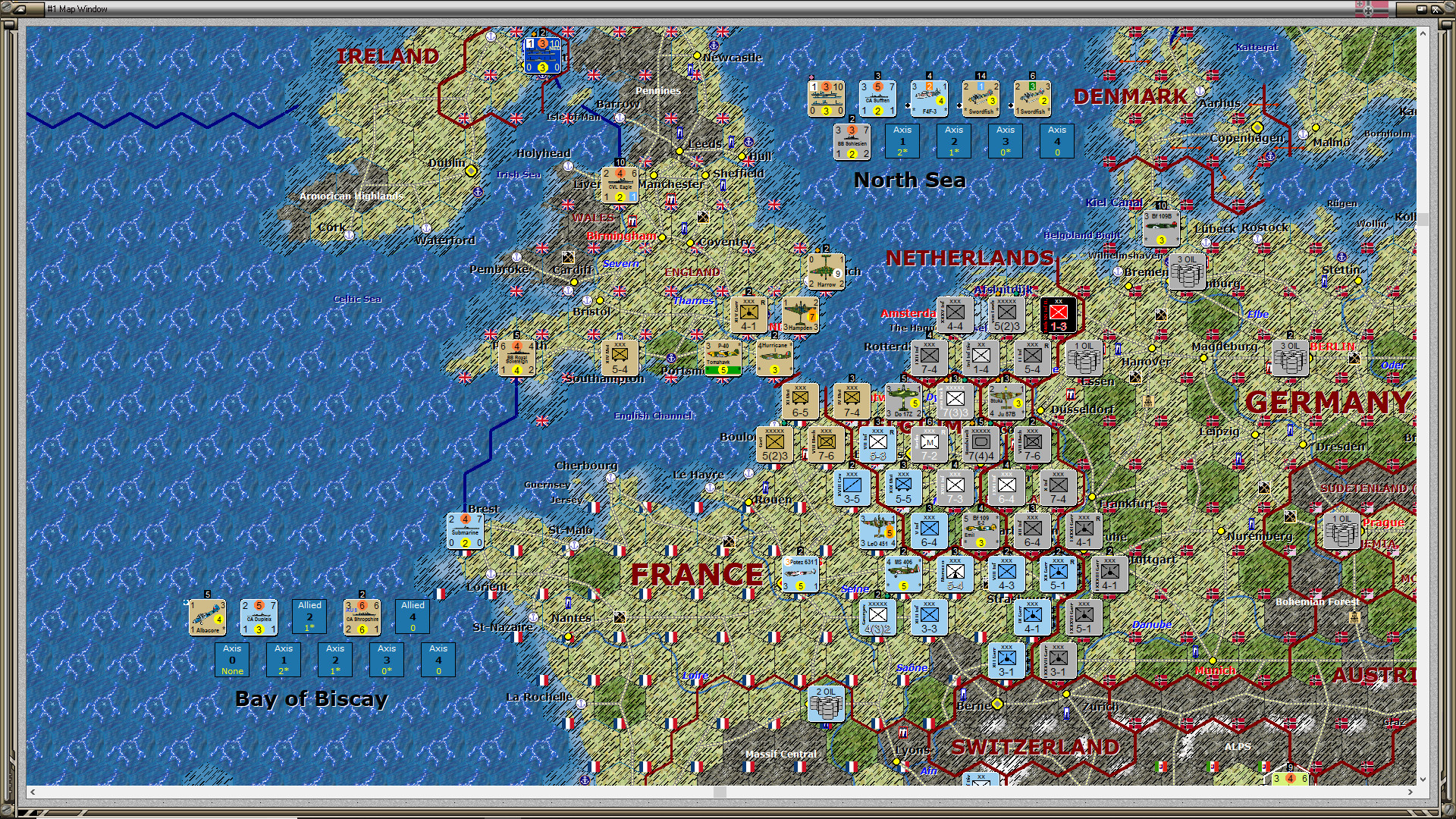Viewport: 1456px width, 819px height.
Task: Select the P-40 fighter counter in England
Action: coord(721,357)
